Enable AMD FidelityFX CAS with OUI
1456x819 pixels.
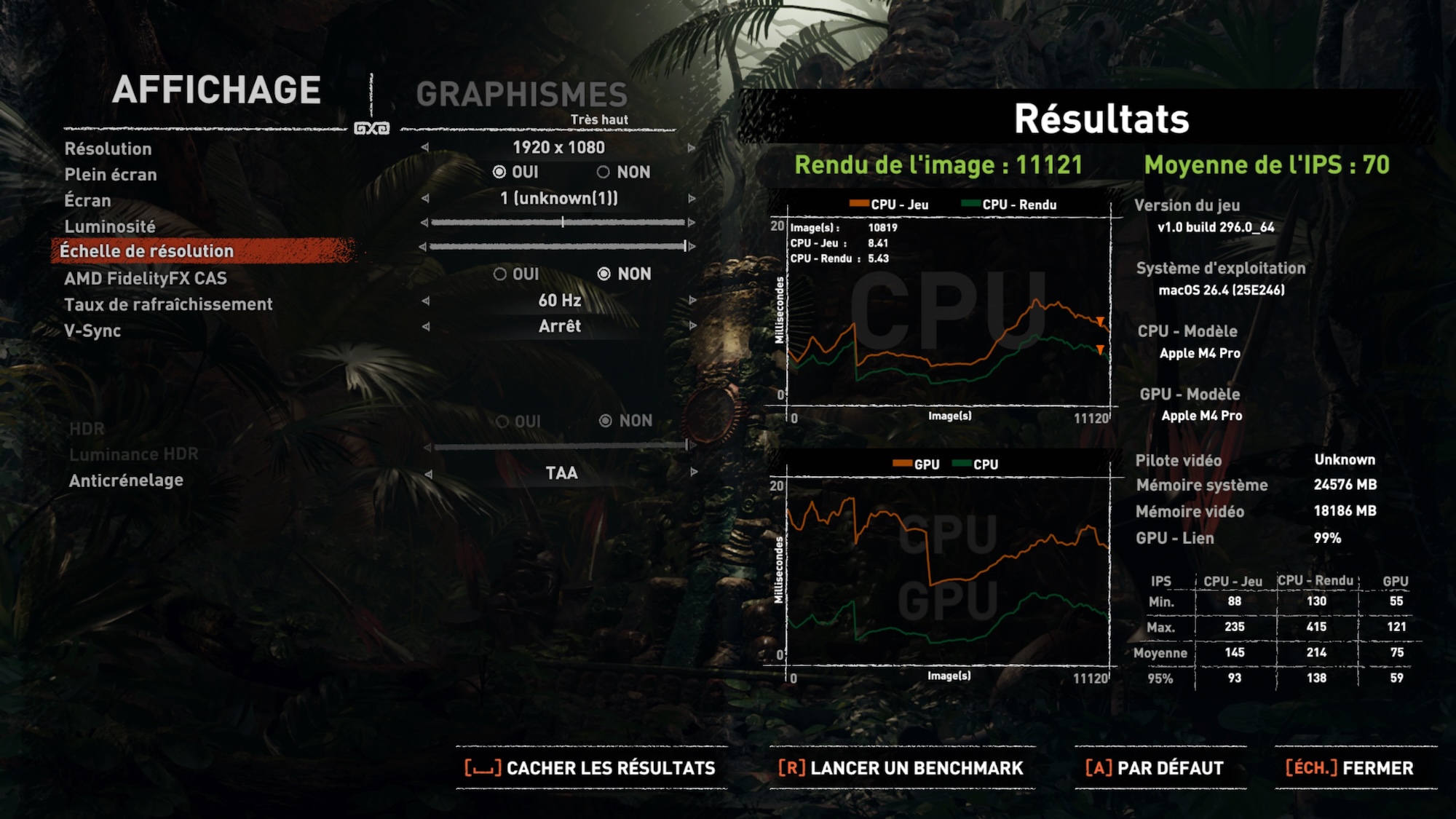pos(500,274)
